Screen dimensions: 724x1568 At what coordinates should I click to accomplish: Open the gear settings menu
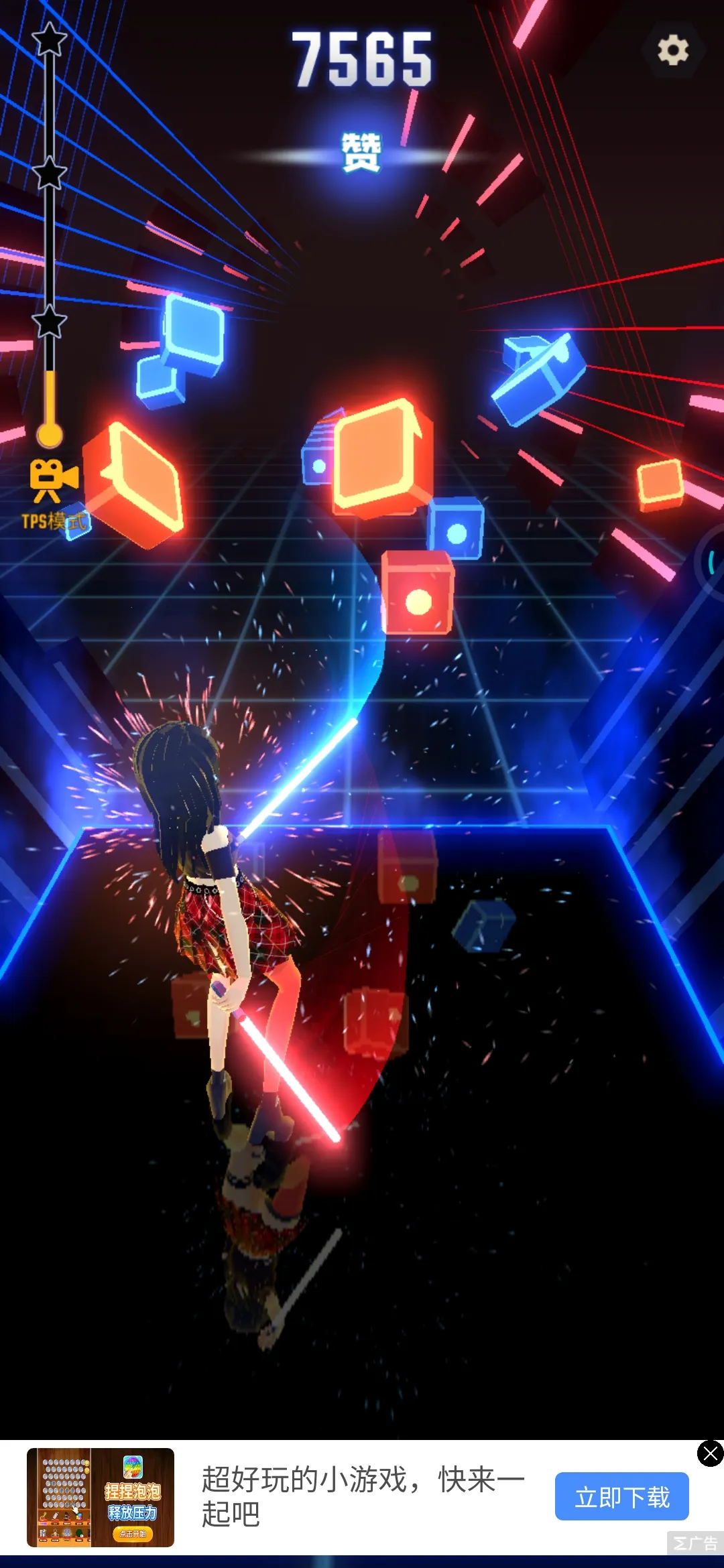tap(672, 50)
